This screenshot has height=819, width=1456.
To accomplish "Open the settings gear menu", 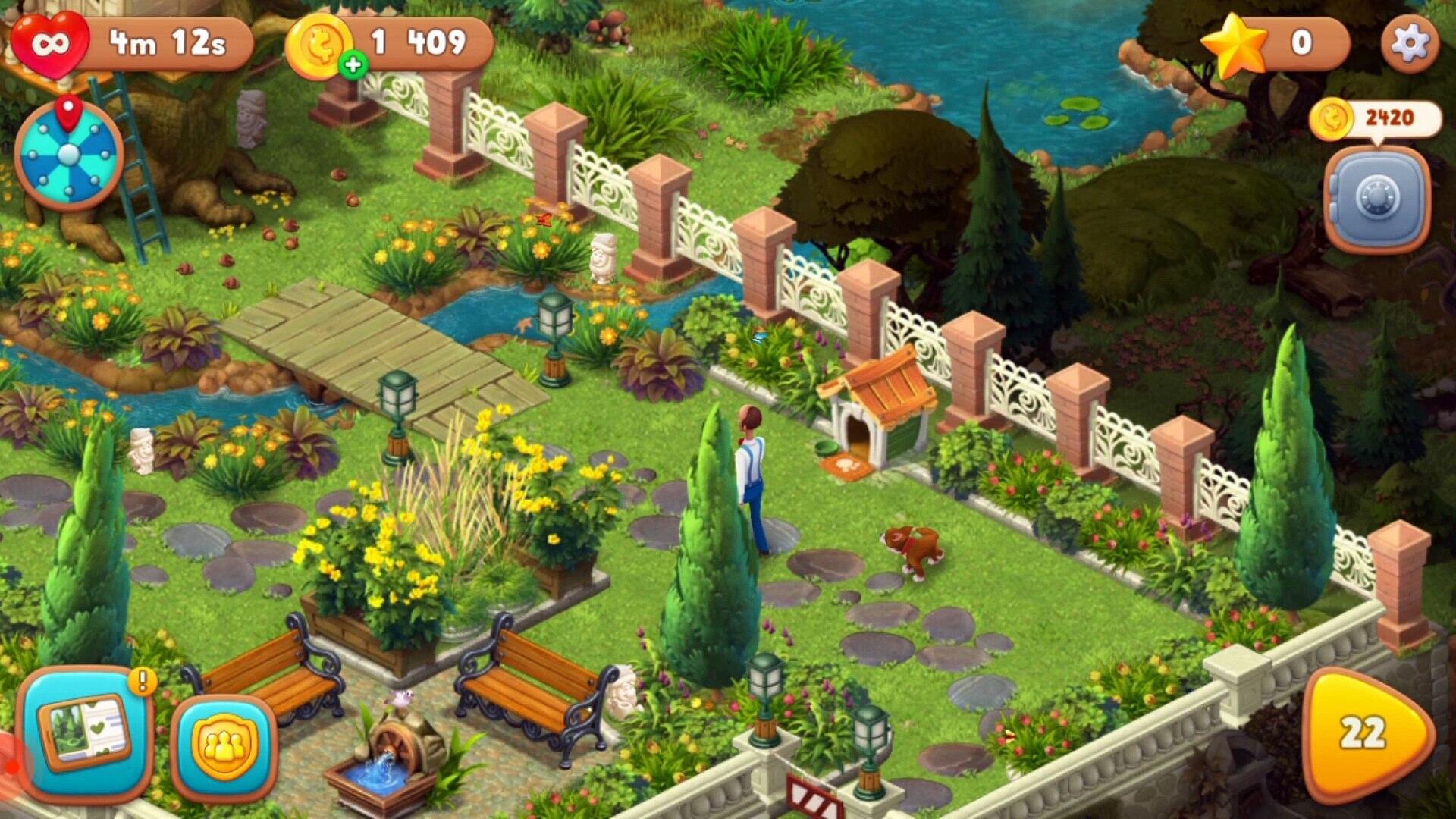I will point(1409,43).
